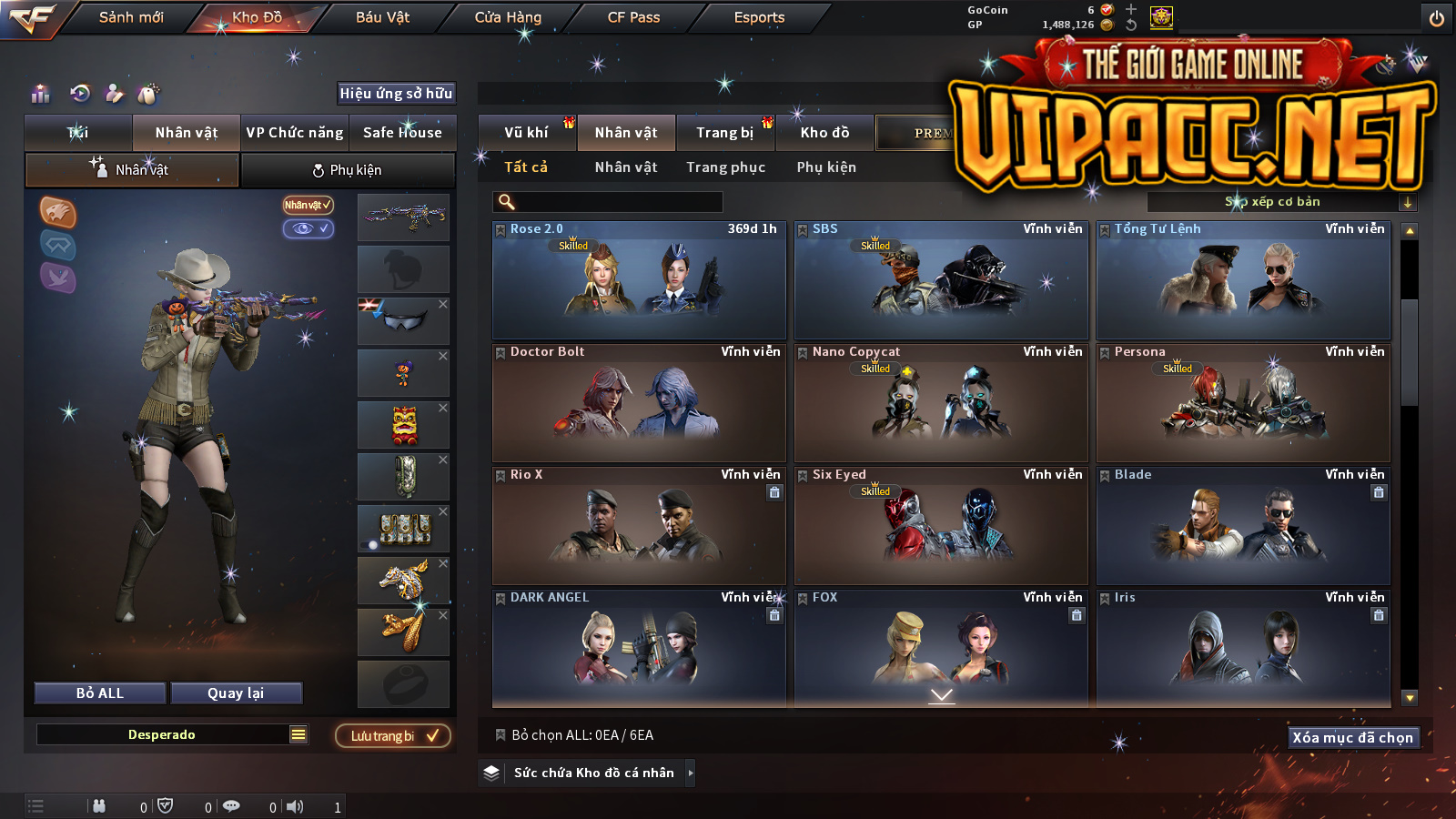The width and height of the screenshot is (1456, 819).
Task: Select the Rose 2.0 character card
Action: (x=639, y=282)
